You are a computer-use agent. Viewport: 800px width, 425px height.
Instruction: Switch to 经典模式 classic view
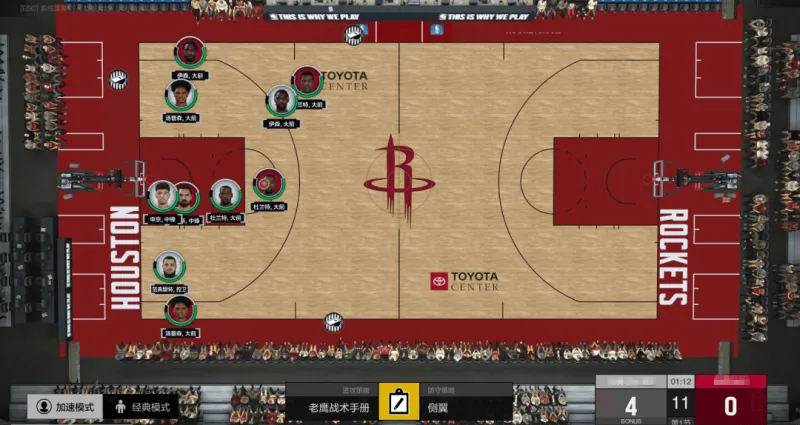143,407
